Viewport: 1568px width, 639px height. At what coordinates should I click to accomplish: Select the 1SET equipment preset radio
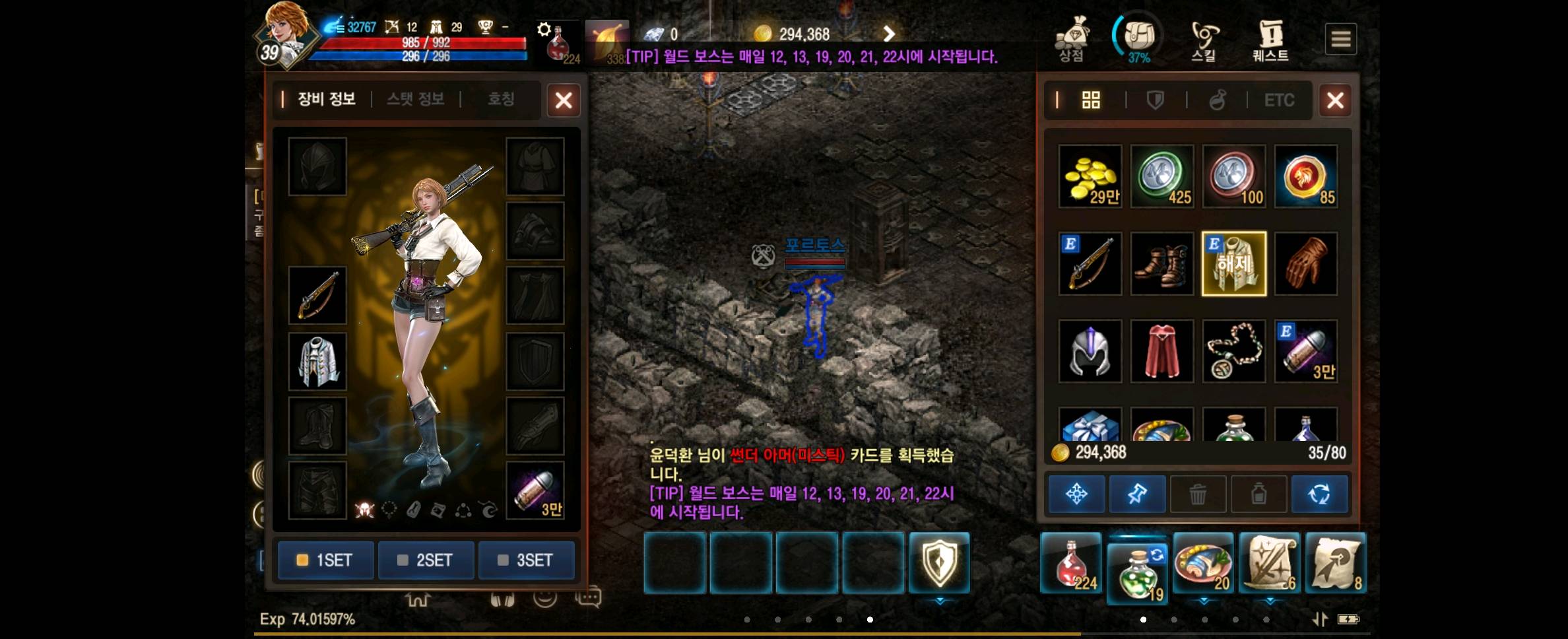(325, 560)
